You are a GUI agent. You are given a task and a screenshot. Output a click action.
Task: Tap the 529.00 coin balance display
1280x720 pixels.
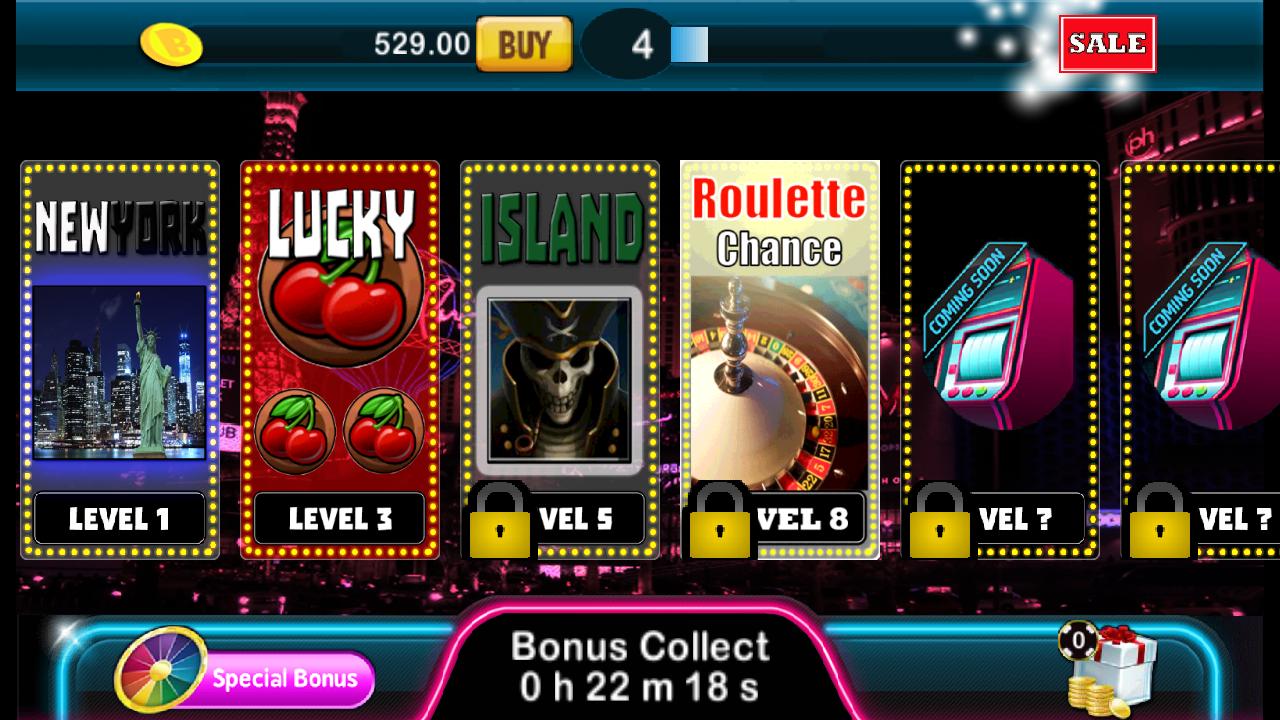[x=420, y=42]
